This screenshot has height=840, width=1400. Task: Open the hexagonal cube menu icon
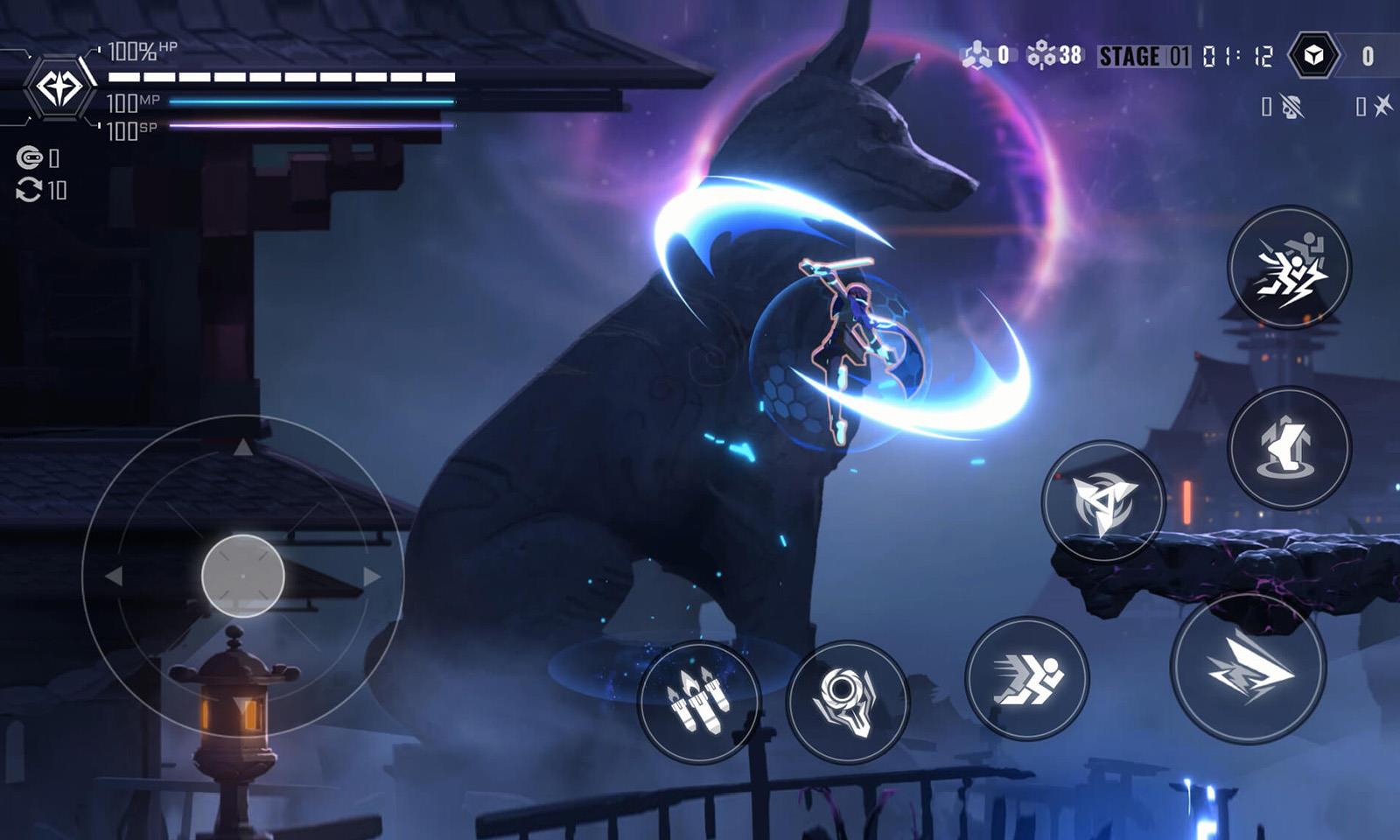(1313, 56)
